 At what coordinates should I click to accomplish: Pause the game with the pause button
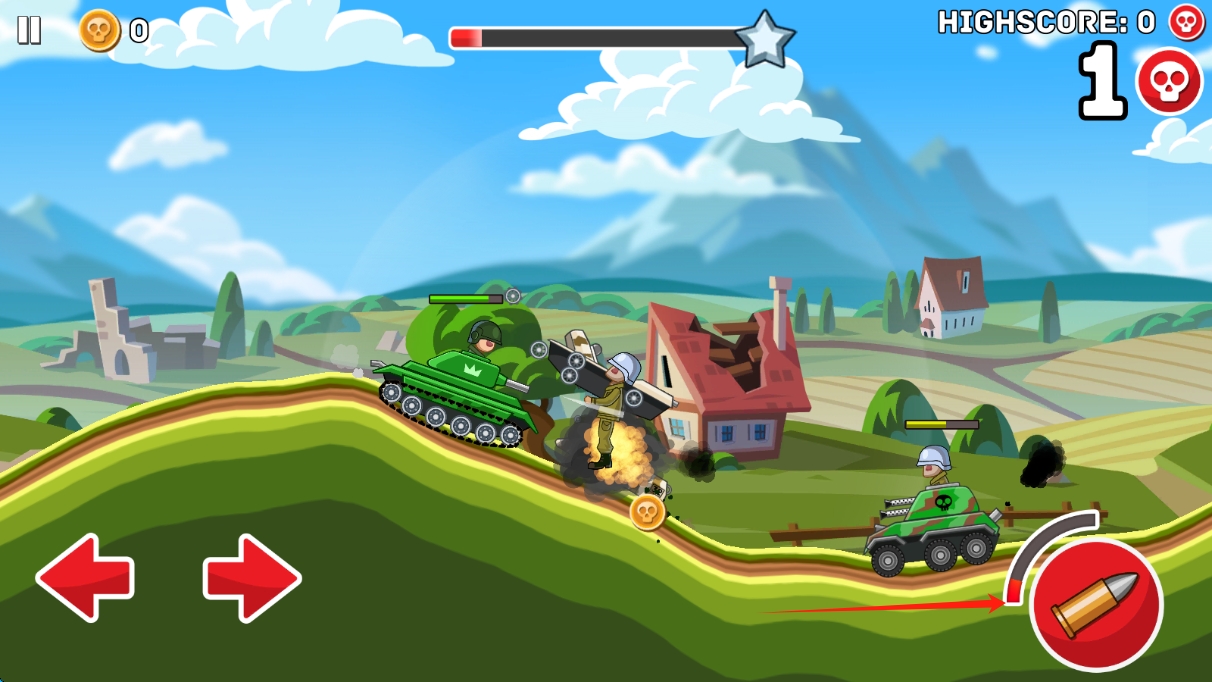[29, 30]
